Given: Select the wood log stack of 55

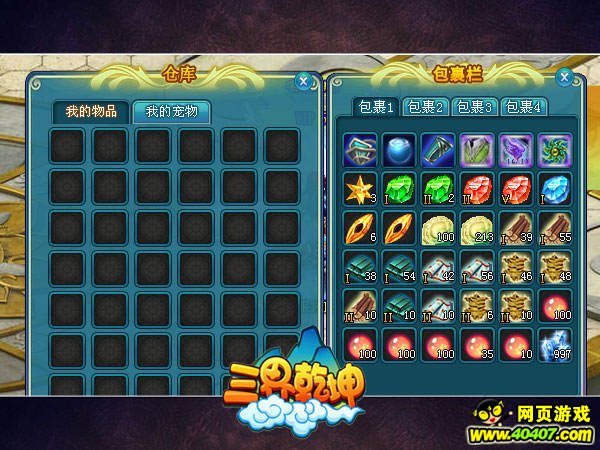Looking at the screenshot, I should click(553, 227).
